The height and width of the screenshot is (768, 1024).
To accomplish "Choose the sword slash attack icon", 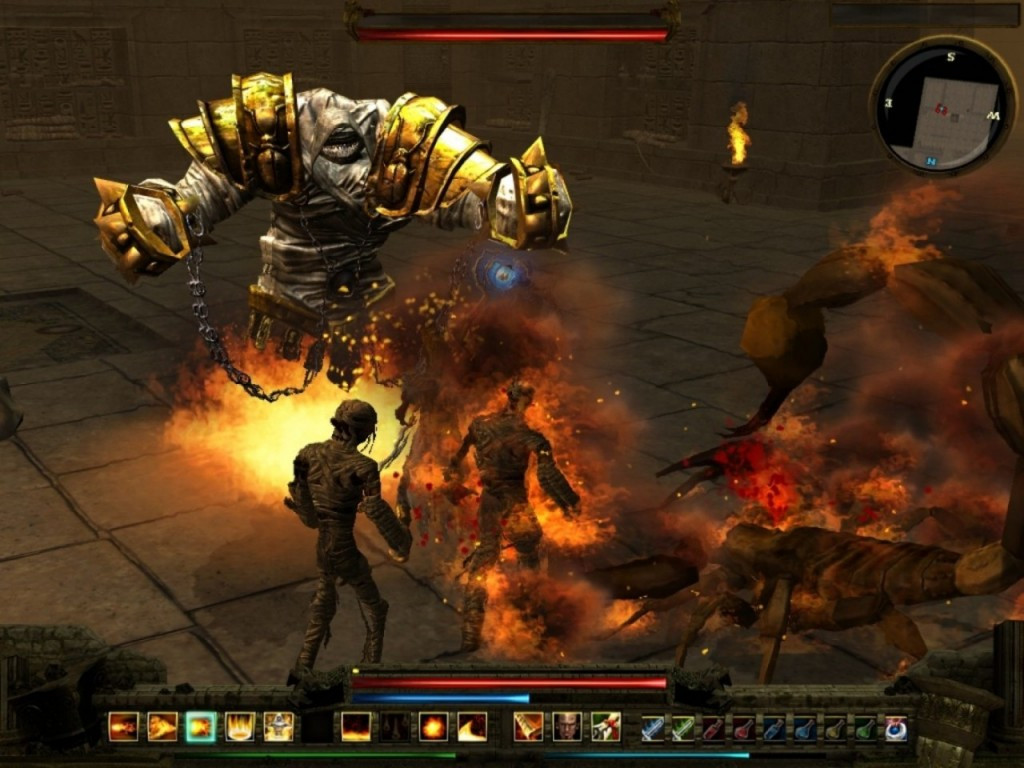I will tap(528, 726).
